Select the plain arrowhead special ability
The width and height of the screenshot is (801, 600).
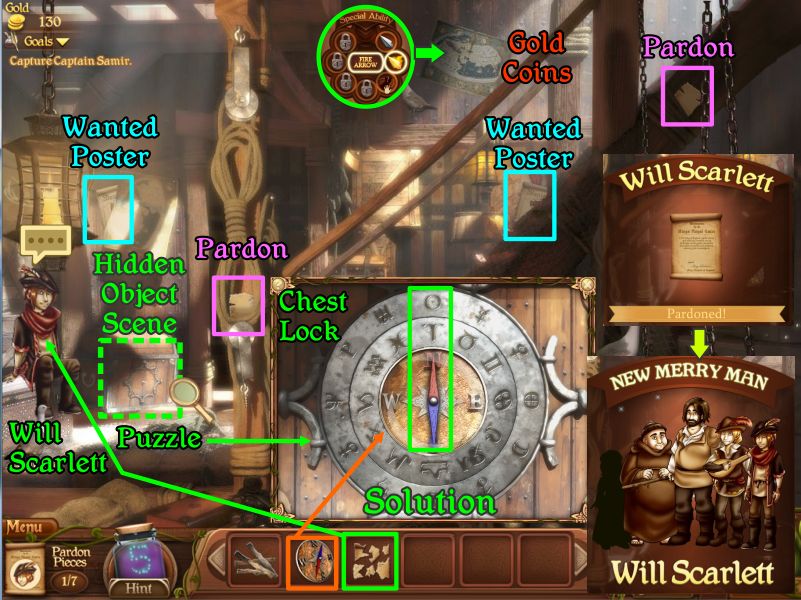pyautogui.click(x=386, y=41)
